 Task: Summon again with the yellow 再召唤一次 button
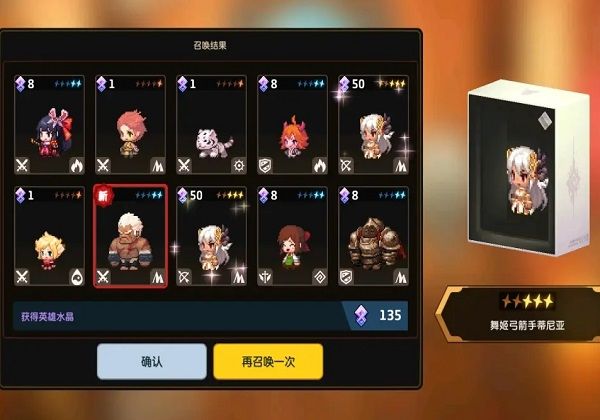click(x=267, y=361)
